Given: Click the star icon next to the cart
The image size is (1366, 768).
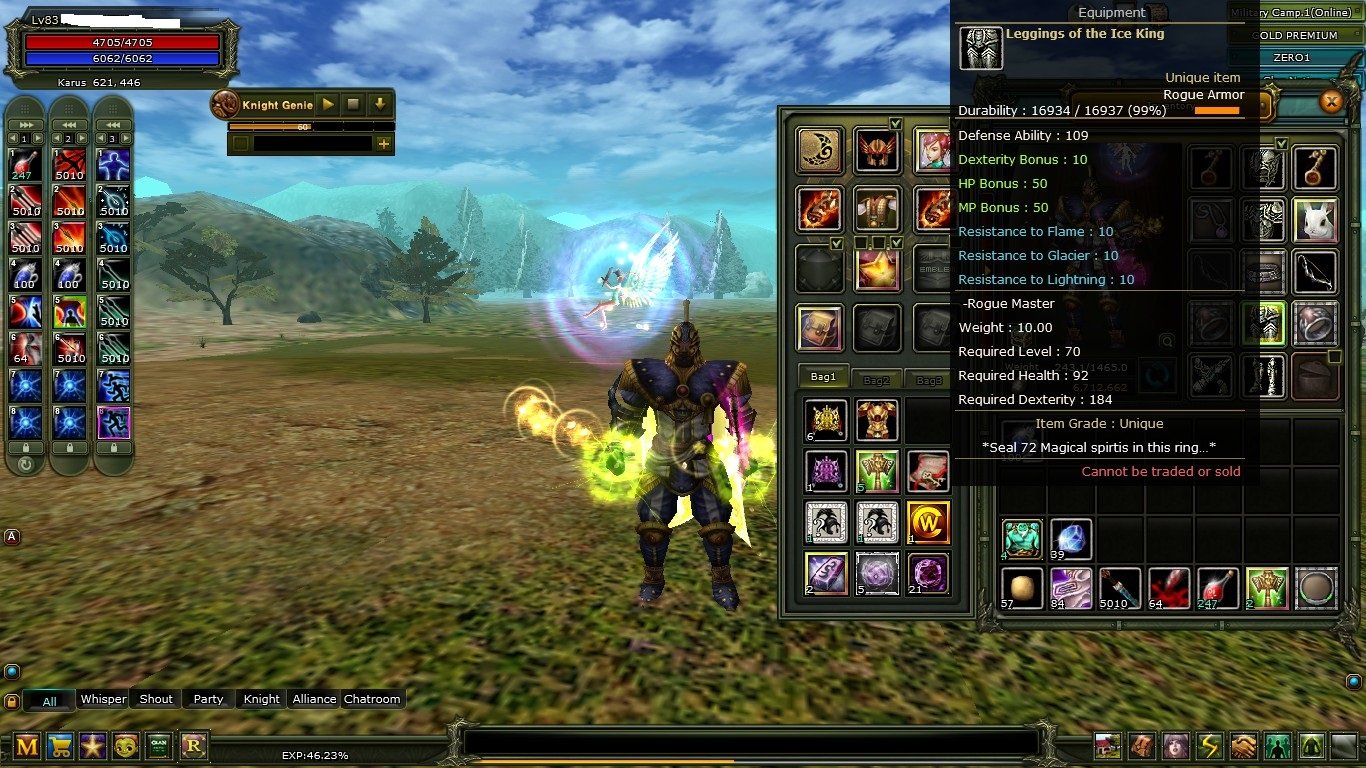Looking at the screenshot, I should click(95, 746).
